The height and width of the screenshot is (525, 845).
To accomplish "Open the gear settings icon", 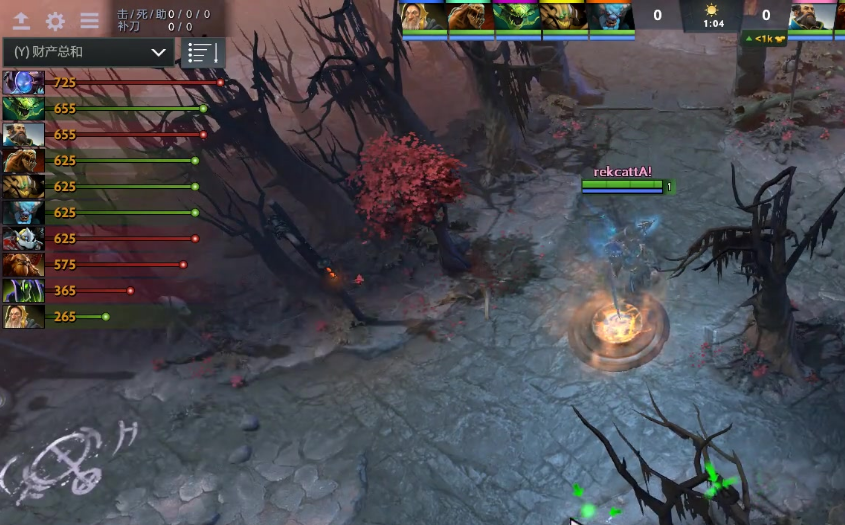I will pos(55,21).
